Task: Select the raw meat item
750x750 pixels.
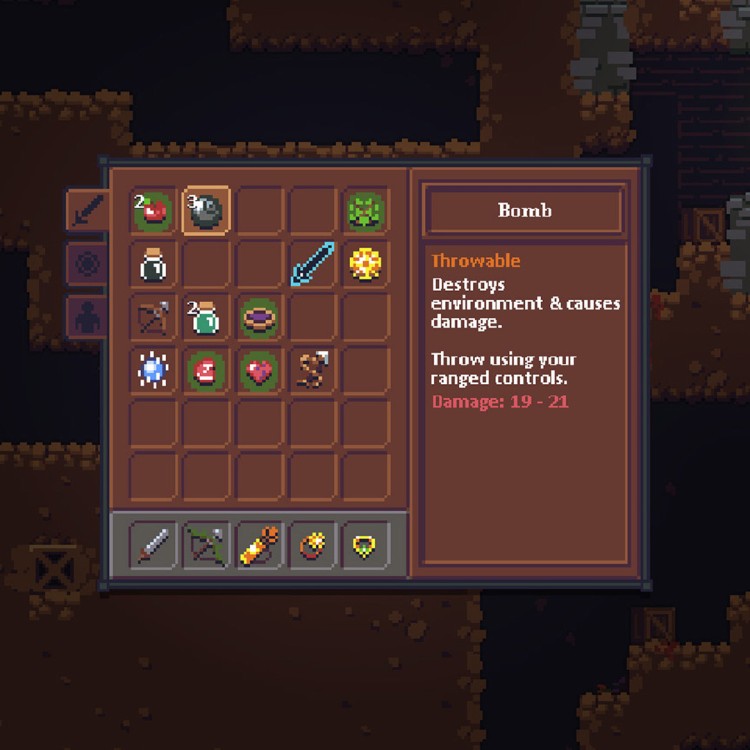Action: [206, 371]
